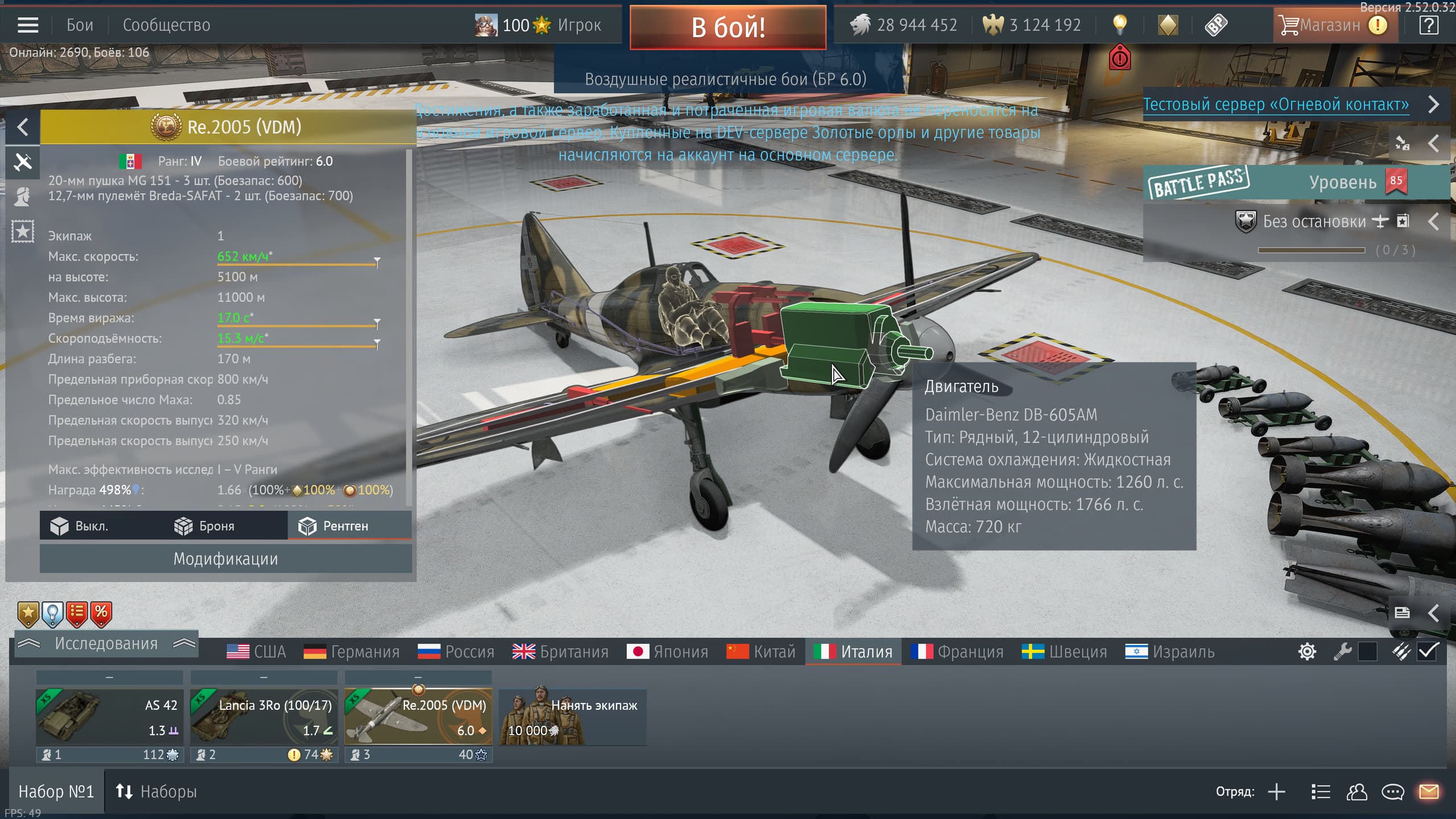Open the Battle Pass level panel
Image resolution: width=1456 pixels, height=819 pixels.
point(1297,183)
